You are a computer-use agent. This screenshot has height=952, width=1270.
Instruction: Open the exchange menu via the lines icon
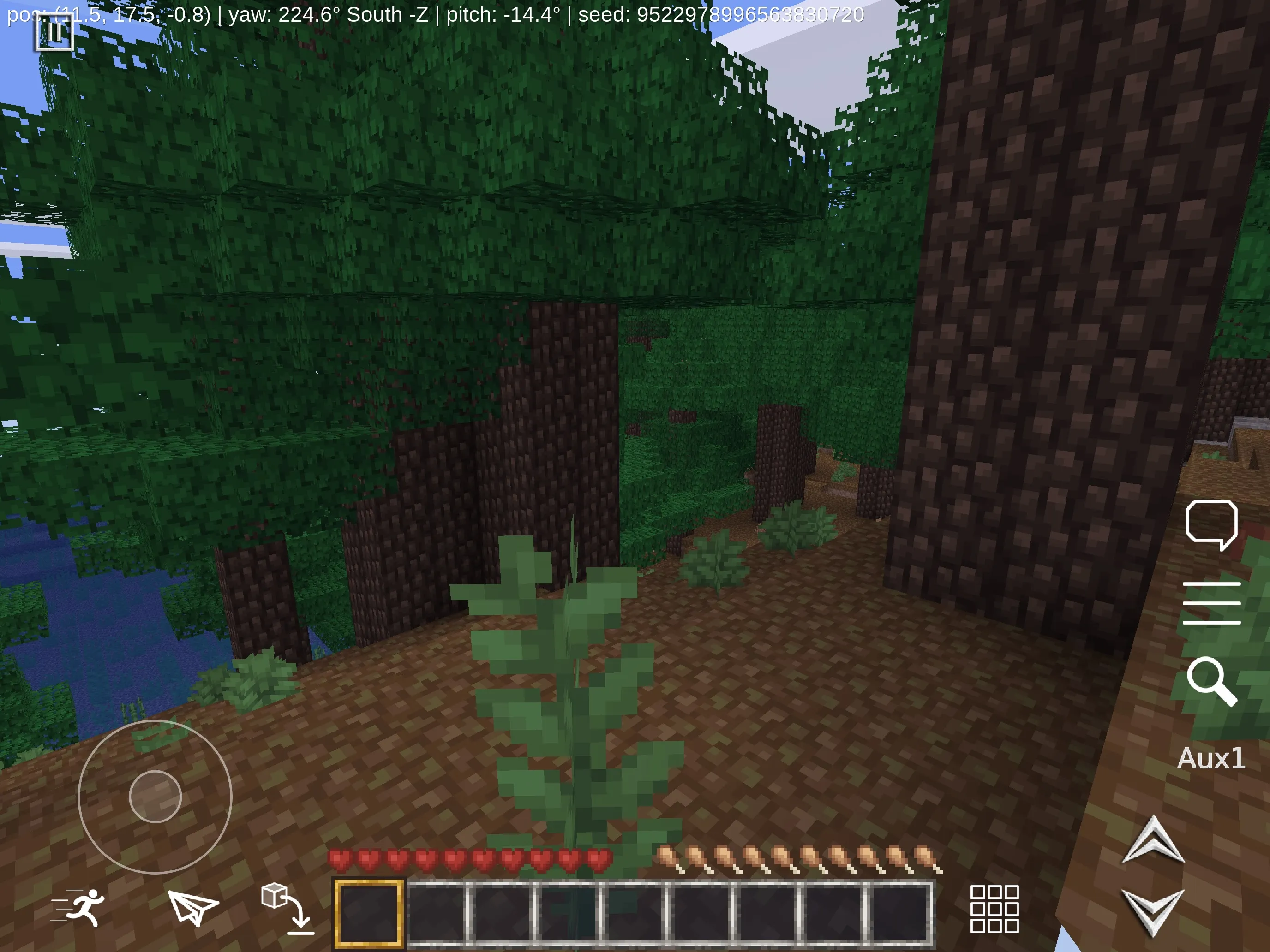1211,602
